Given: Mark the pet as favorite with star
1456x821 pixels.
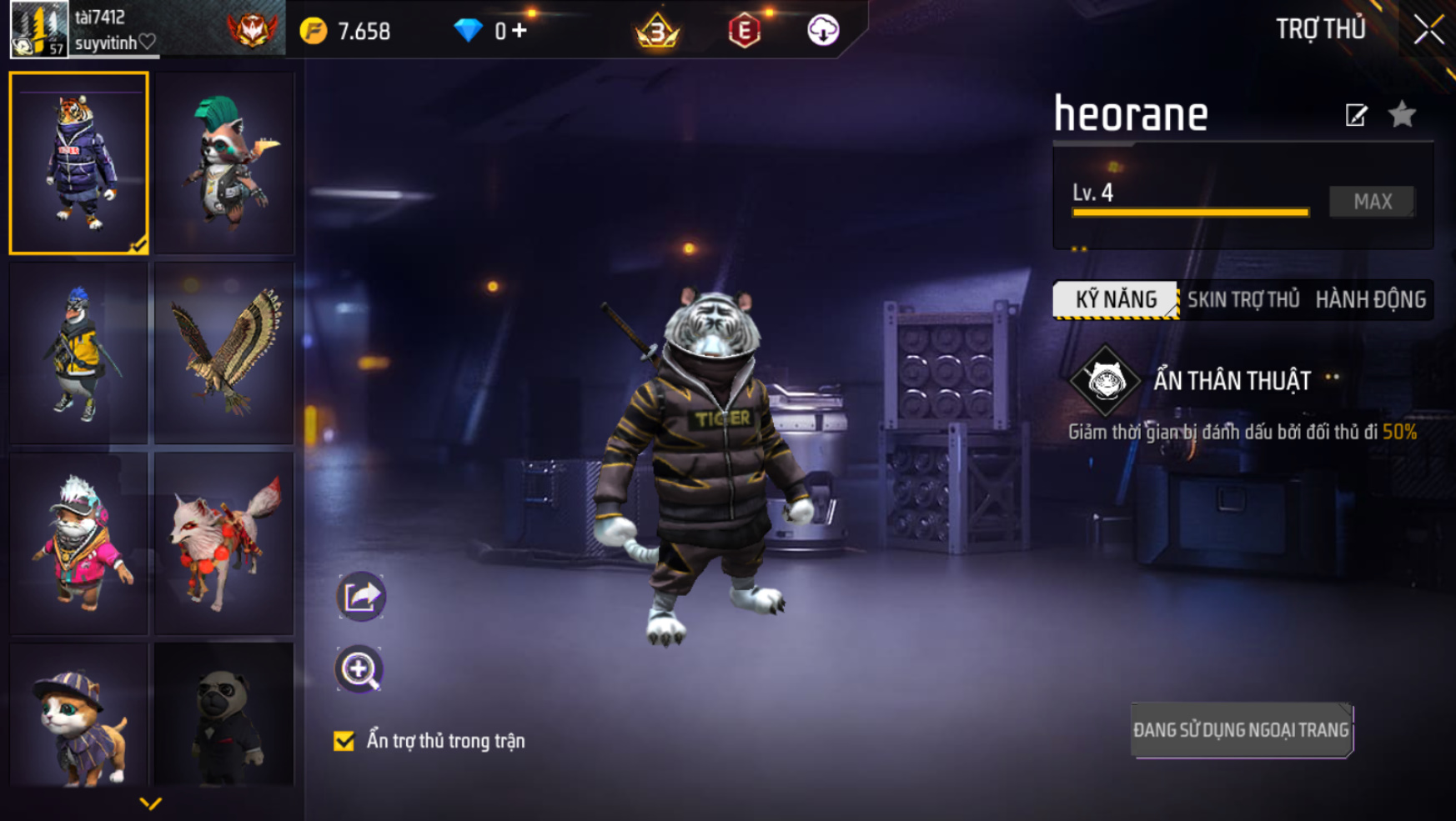Looking at the screenshot, I should coord(1403,114).
